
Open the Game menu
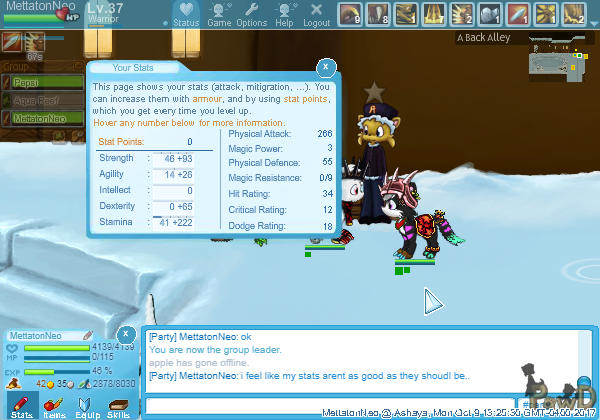[x=219, y=15]
